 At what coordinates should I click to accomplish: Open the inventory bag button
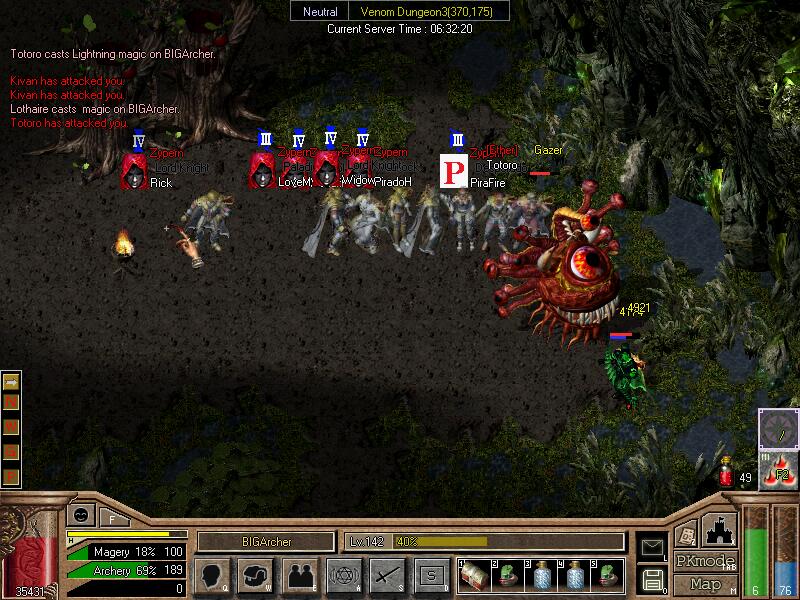[x=255, y=575]
